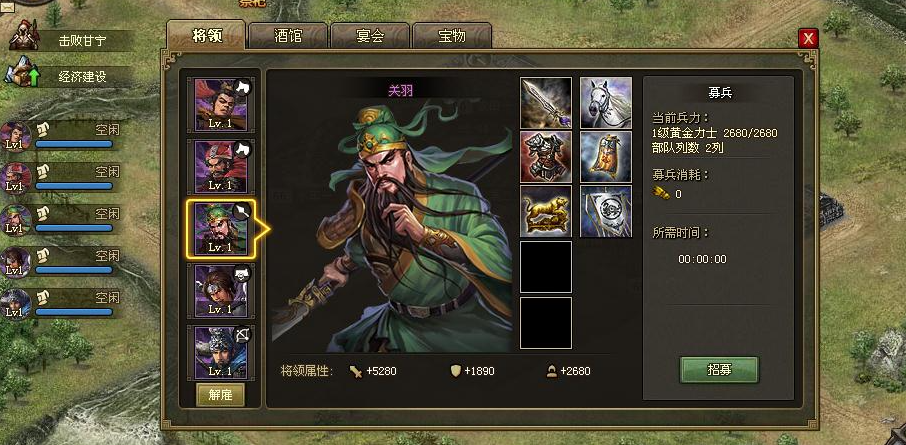Select the white horse mount slot

pyautogui.click(x=606, y=103)
